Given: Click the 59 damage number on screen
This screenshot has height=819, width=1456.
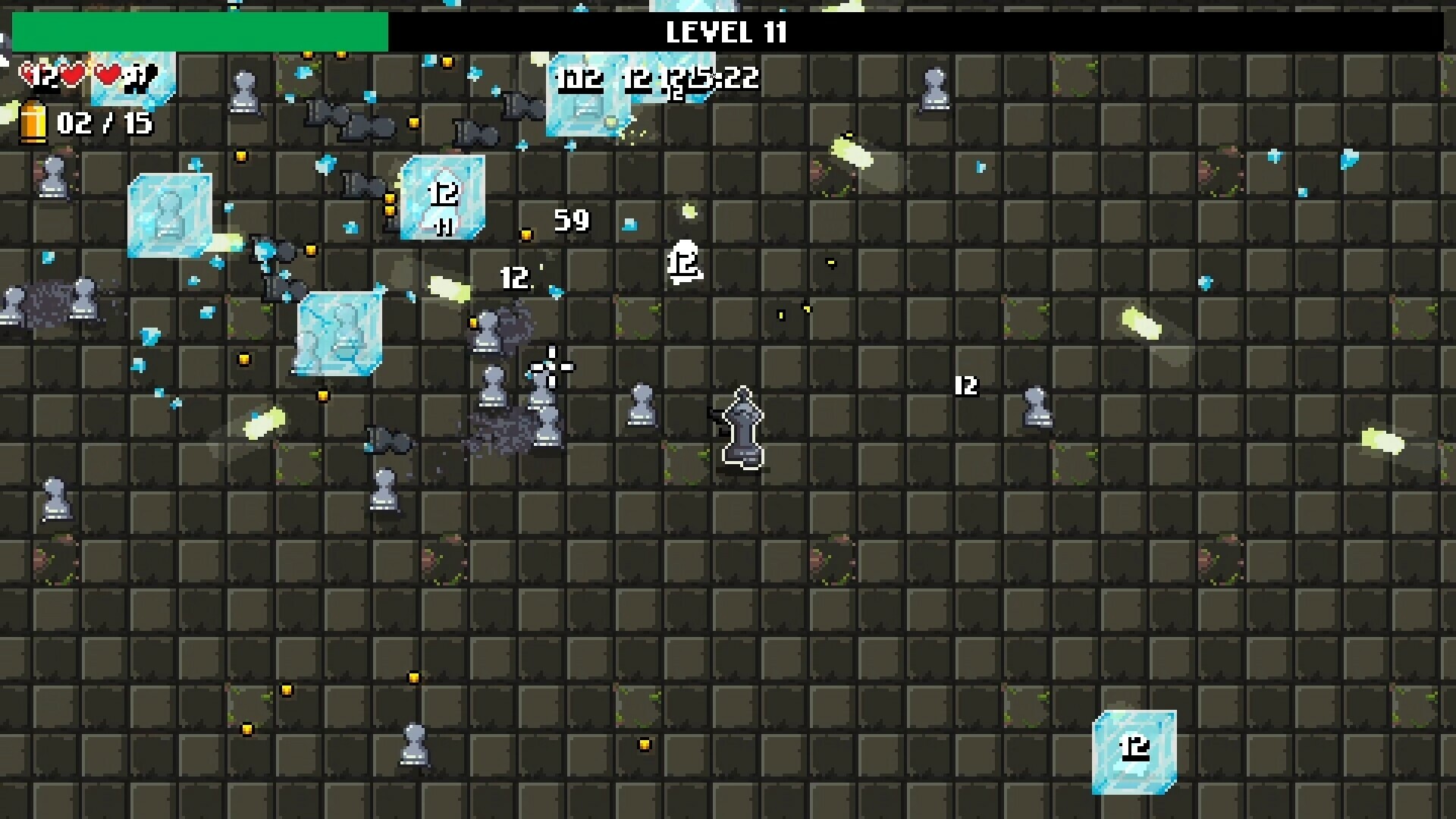Looking at the screenshot, I should (x=570, y=221).
